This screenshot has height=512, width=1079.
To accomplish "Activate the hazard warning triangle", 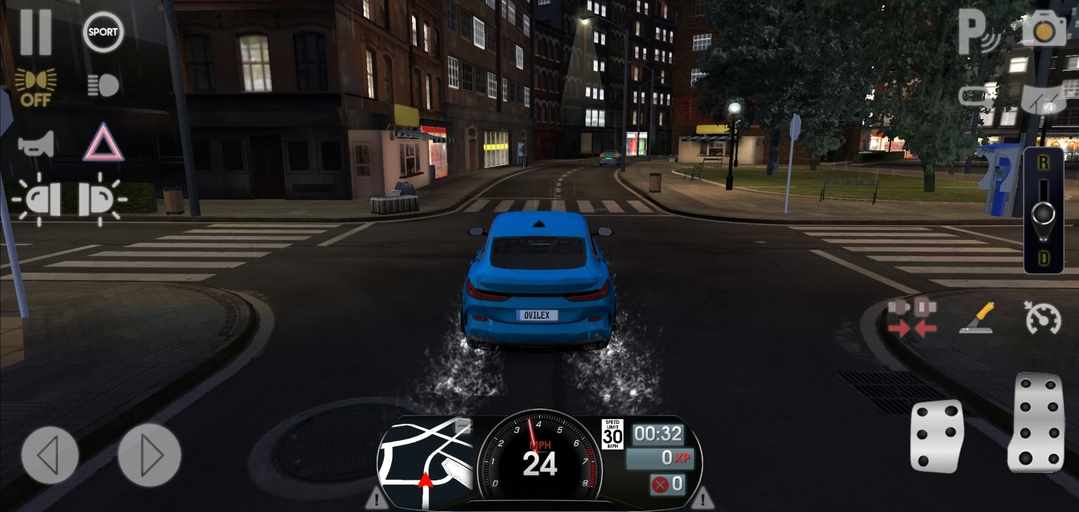I will 103,143.
